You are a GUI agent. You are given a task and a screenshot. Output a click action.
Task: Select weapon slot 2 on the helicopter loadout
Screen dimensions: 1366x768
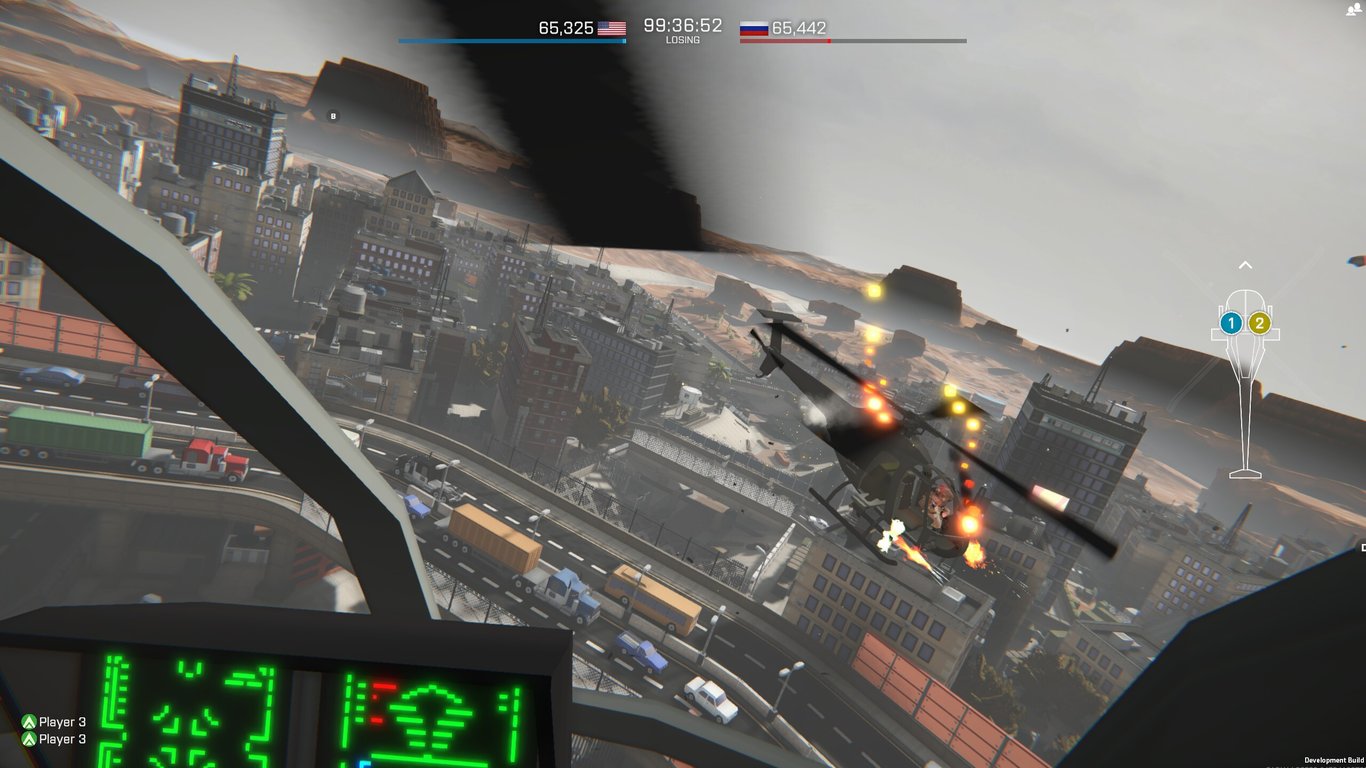[x=1258, y=322]
